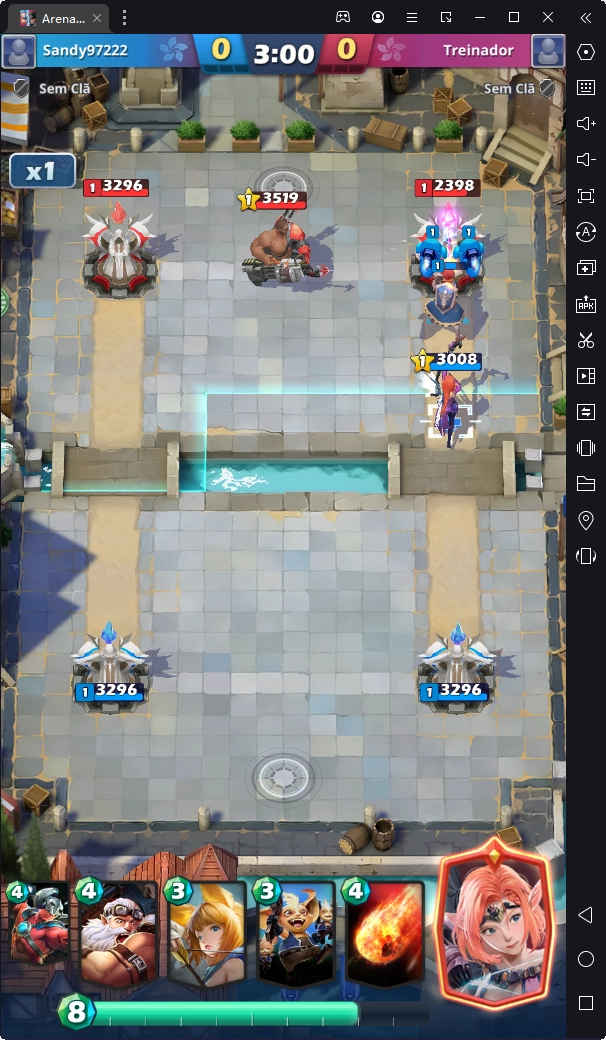Click the Android back navigation button
Image resolution: width=606 pixels, height=1040 pixels.
coord(586,915)
